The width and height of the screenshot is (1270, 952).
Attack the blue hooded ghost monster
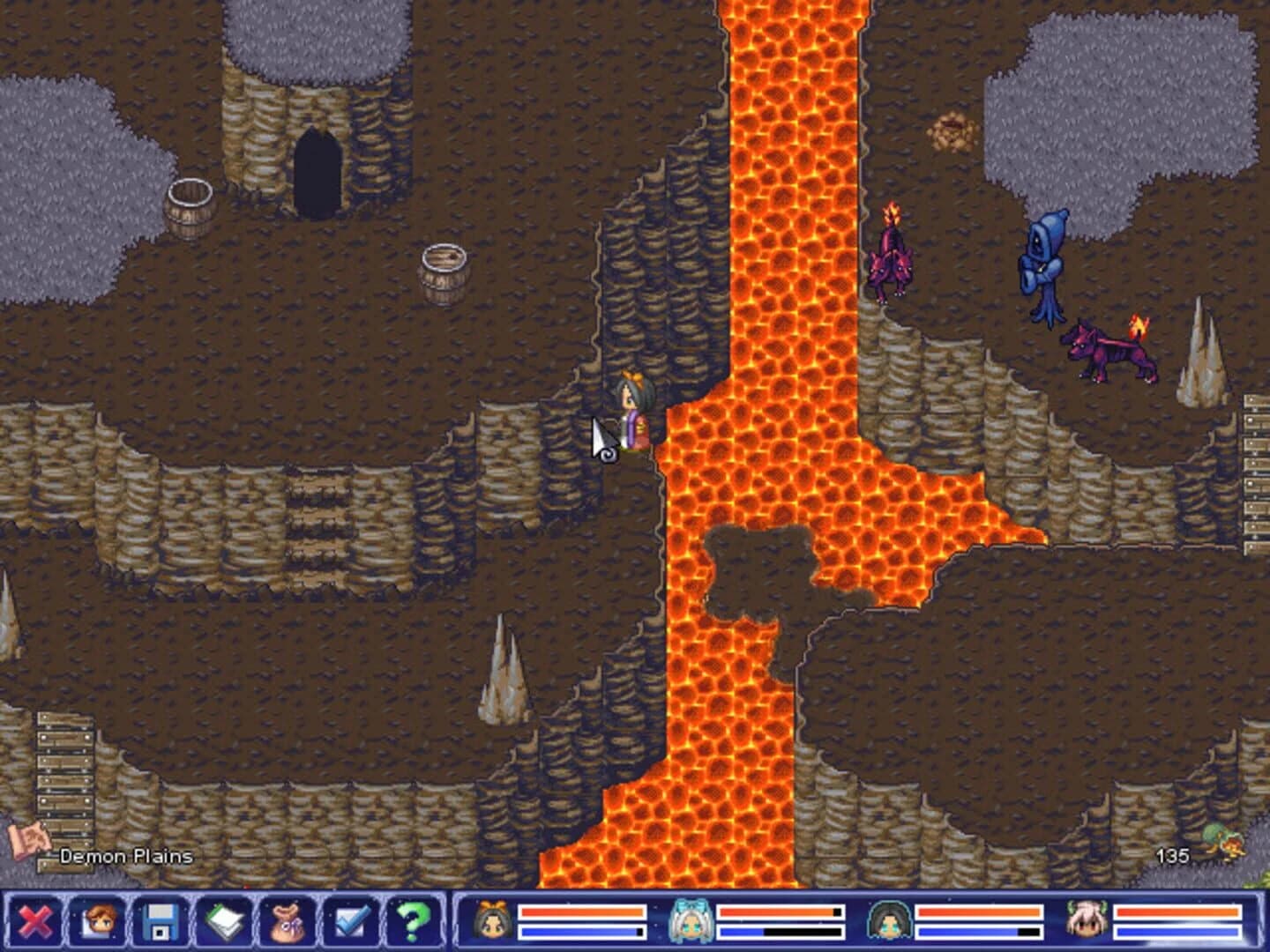(1045, 264)
